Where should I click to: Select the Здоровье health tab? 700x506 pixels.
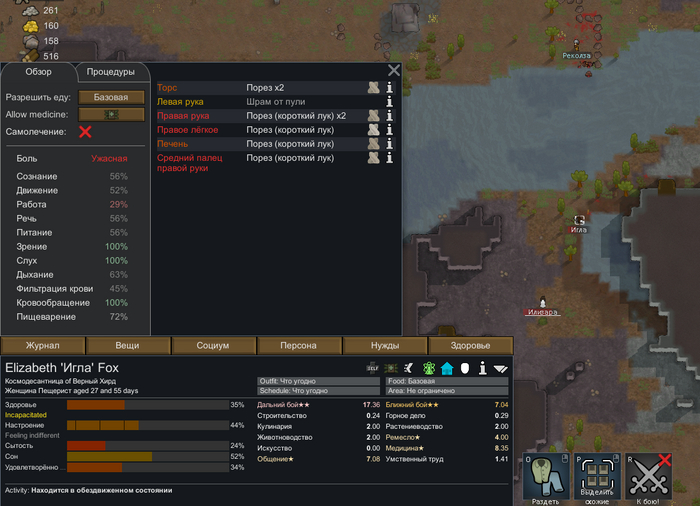[x=470, y=345]
